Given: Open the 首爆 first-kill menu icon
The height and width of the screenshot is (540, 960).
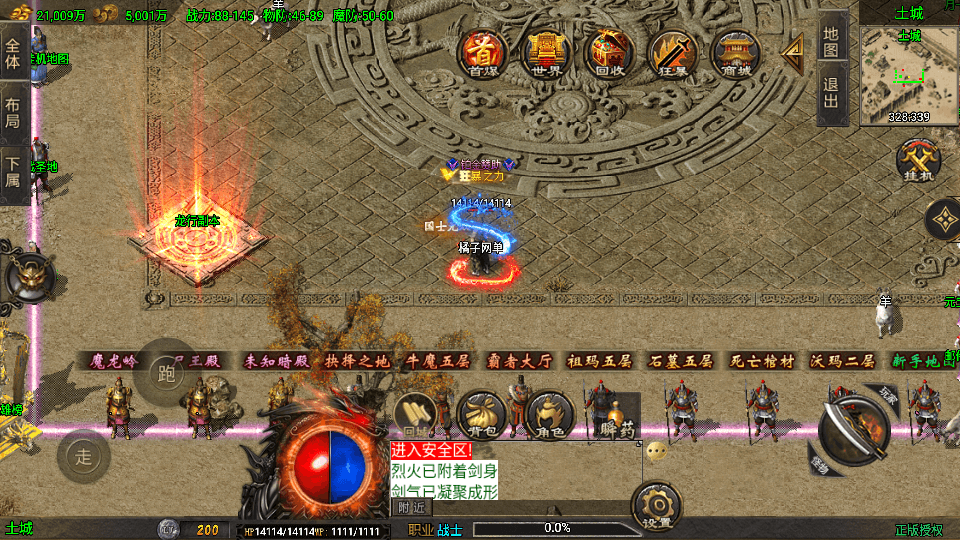Looking at the screenshot, I should tap(482, 52).
